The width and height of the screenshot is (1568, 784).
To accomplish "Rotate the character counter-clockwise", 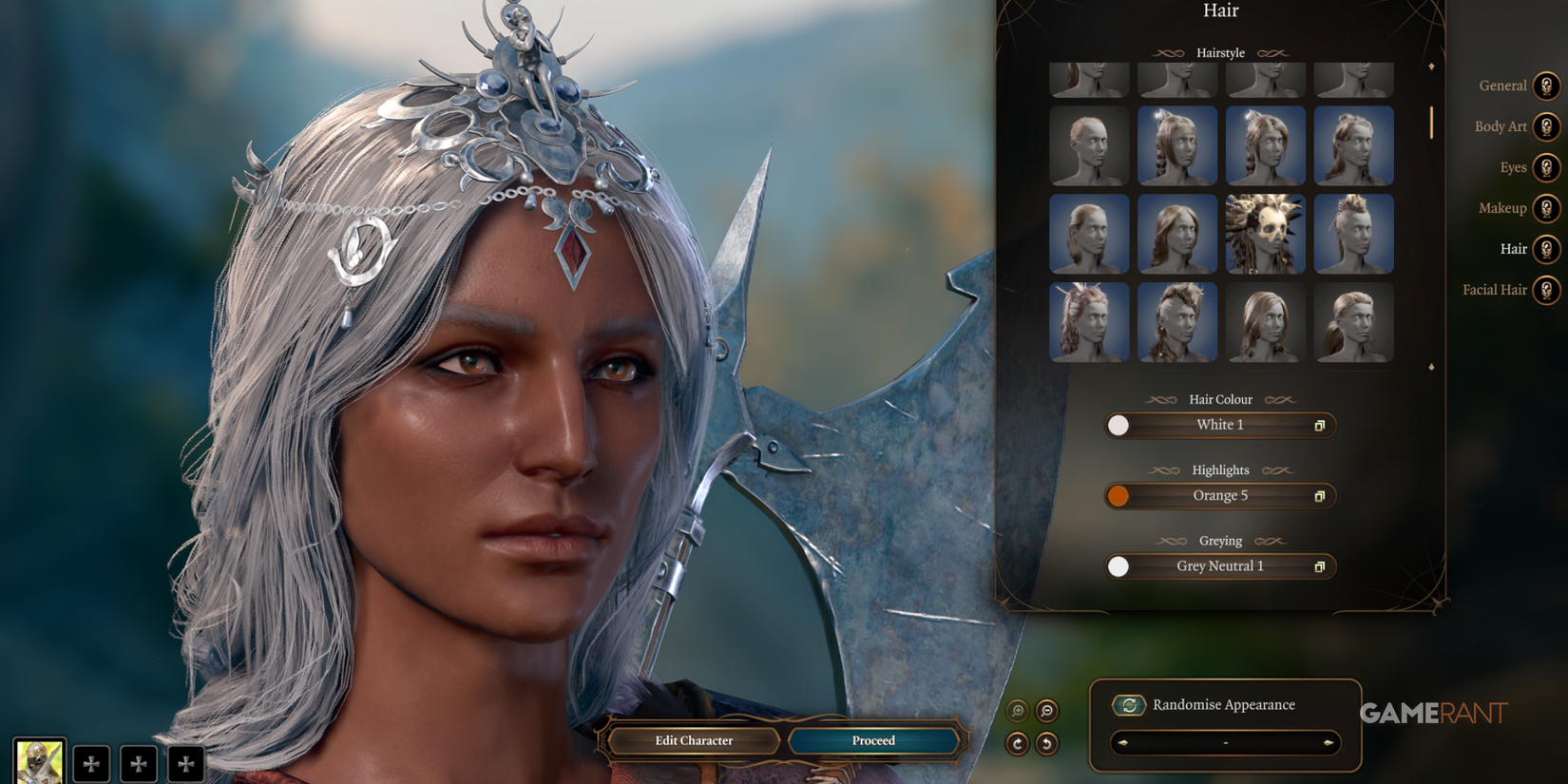I will pos(1047,744).
